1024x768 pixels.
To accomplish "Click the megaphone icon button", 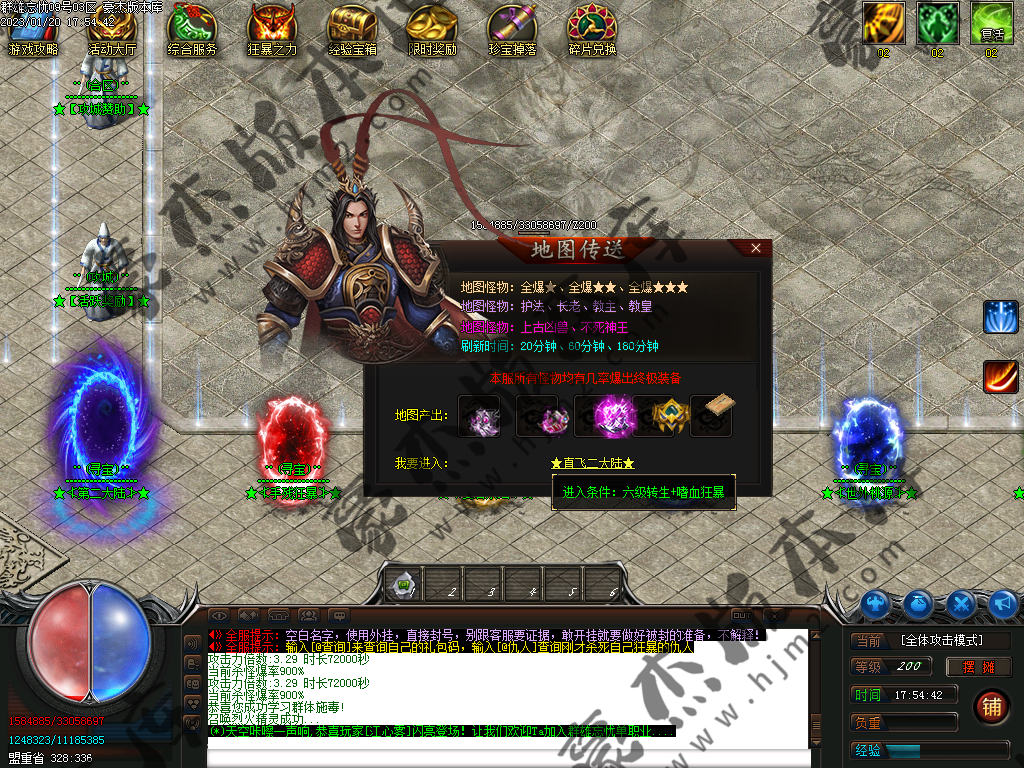I will 1003,604.
